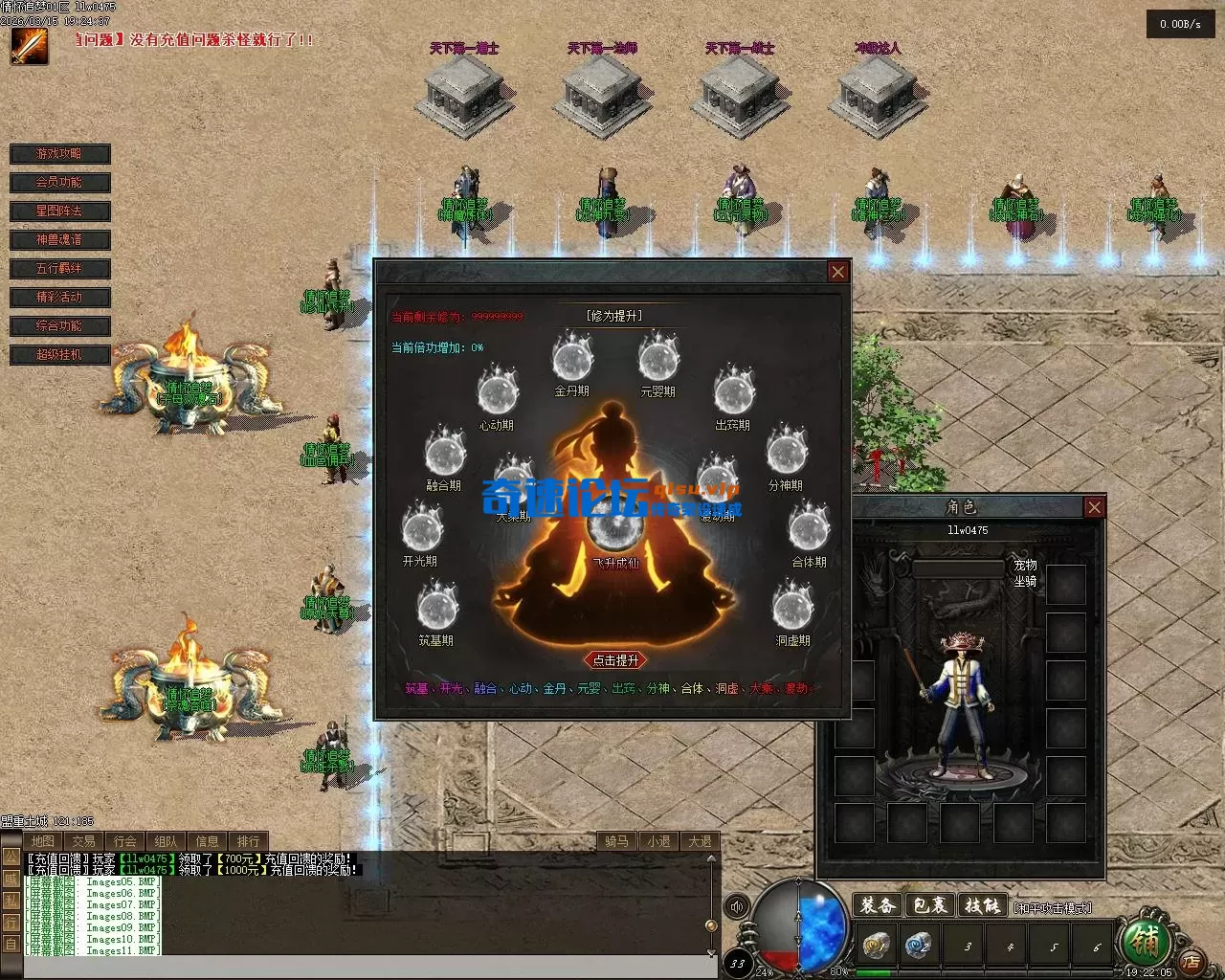Close the 角色 character panel

tap(1094, 507)
